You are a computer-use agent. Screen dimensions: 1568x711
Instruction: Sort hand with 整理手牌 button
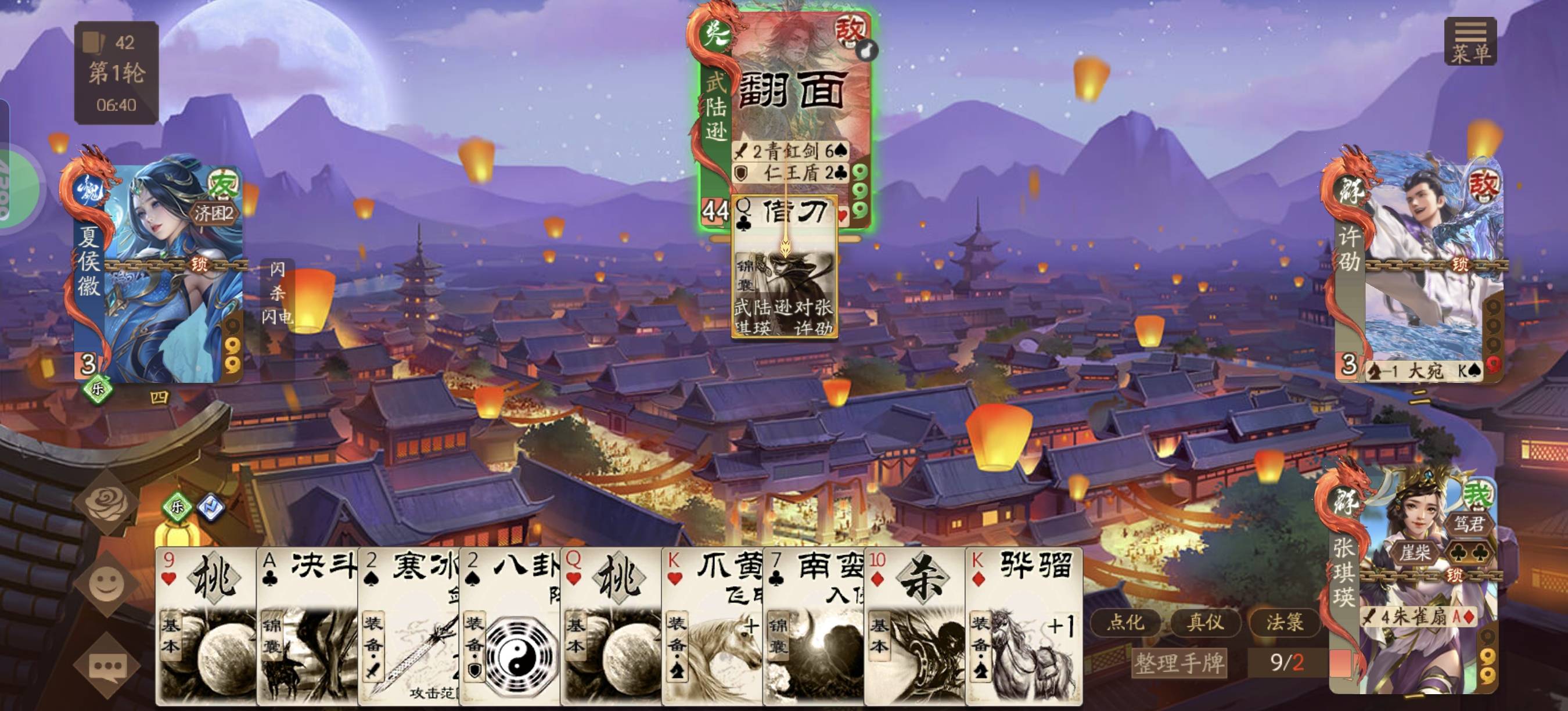pos(1179,662)
